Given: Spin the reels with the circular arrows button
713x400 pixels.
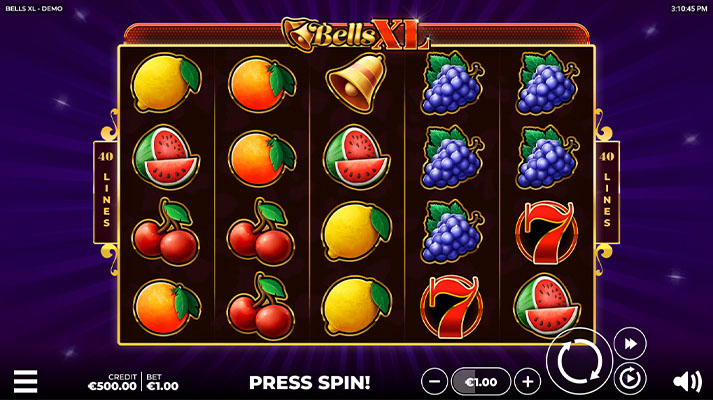Looking at the screenshot, I should pyautogui.click(x=578, y=361).
